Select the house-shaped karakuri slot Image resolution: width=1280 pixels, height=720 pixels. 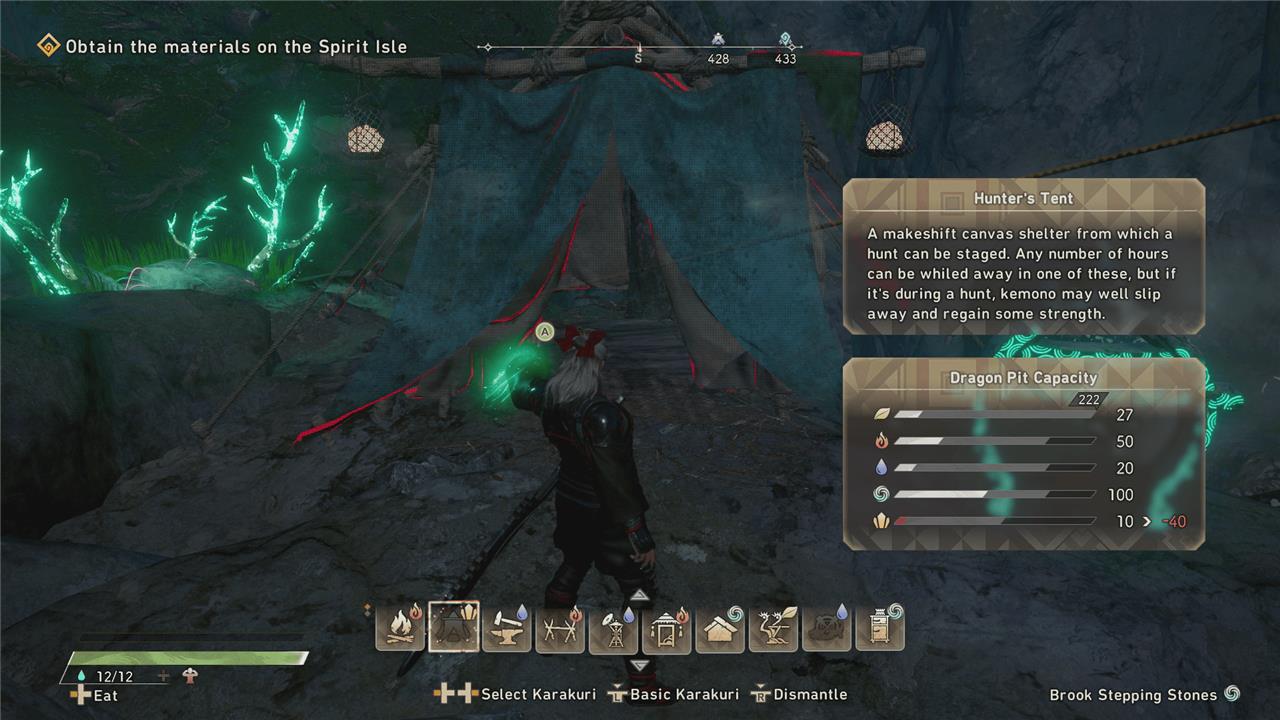[720, 627]
